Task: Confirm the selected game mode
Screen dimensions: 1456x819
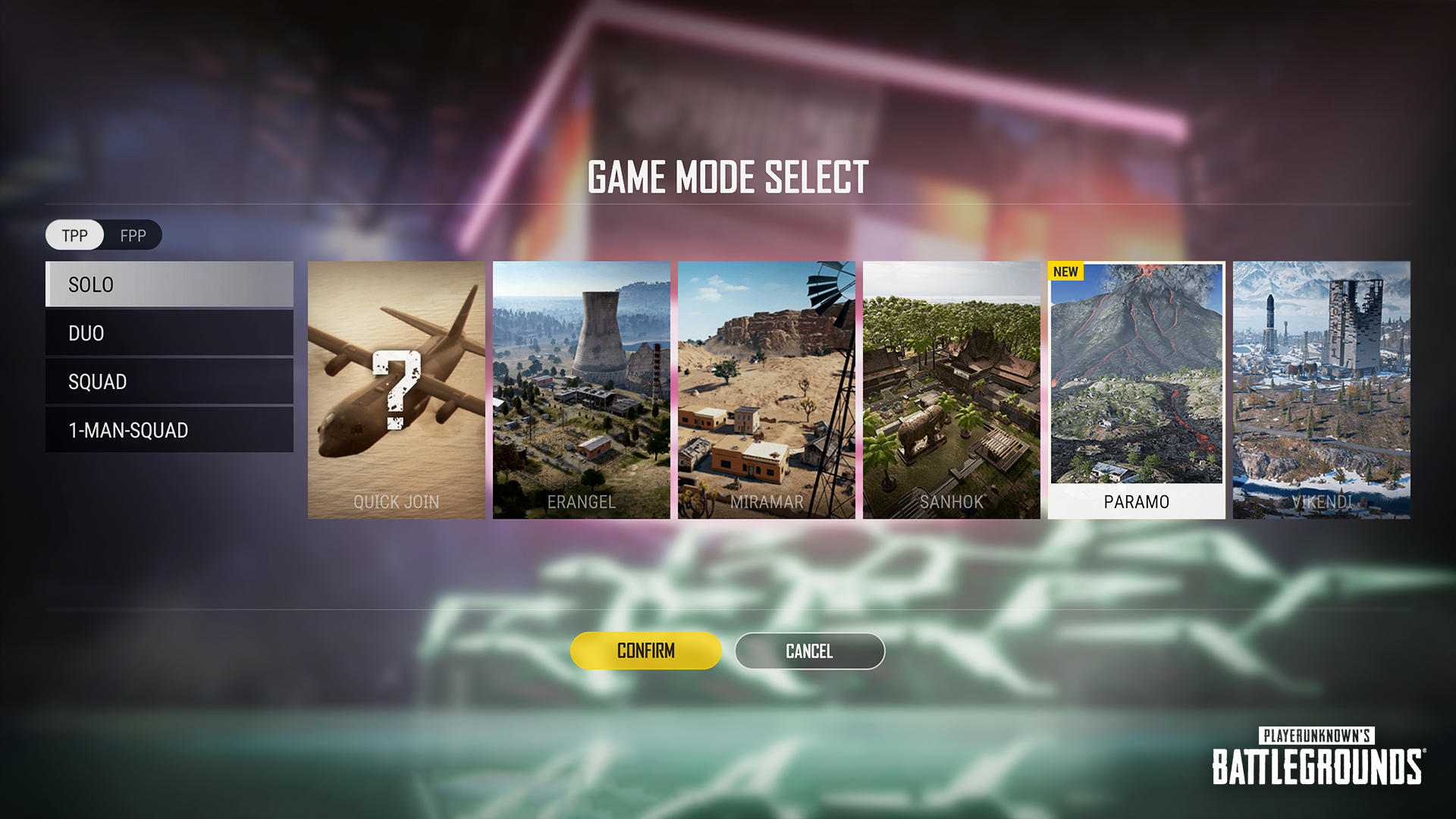Action: pos(645,651)
